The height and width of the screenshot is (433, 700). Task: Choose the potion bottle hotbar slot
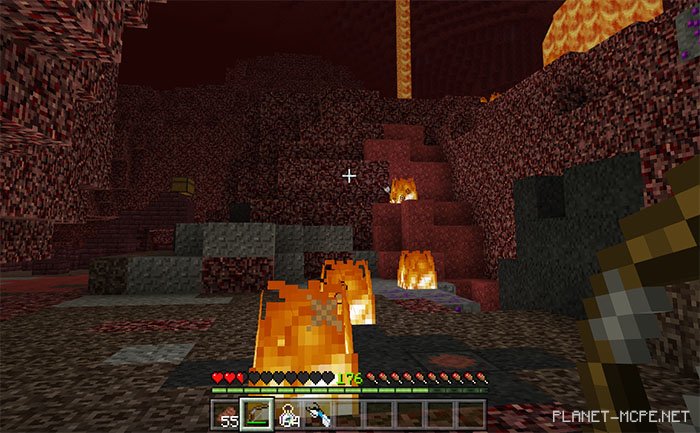(289, 414)
